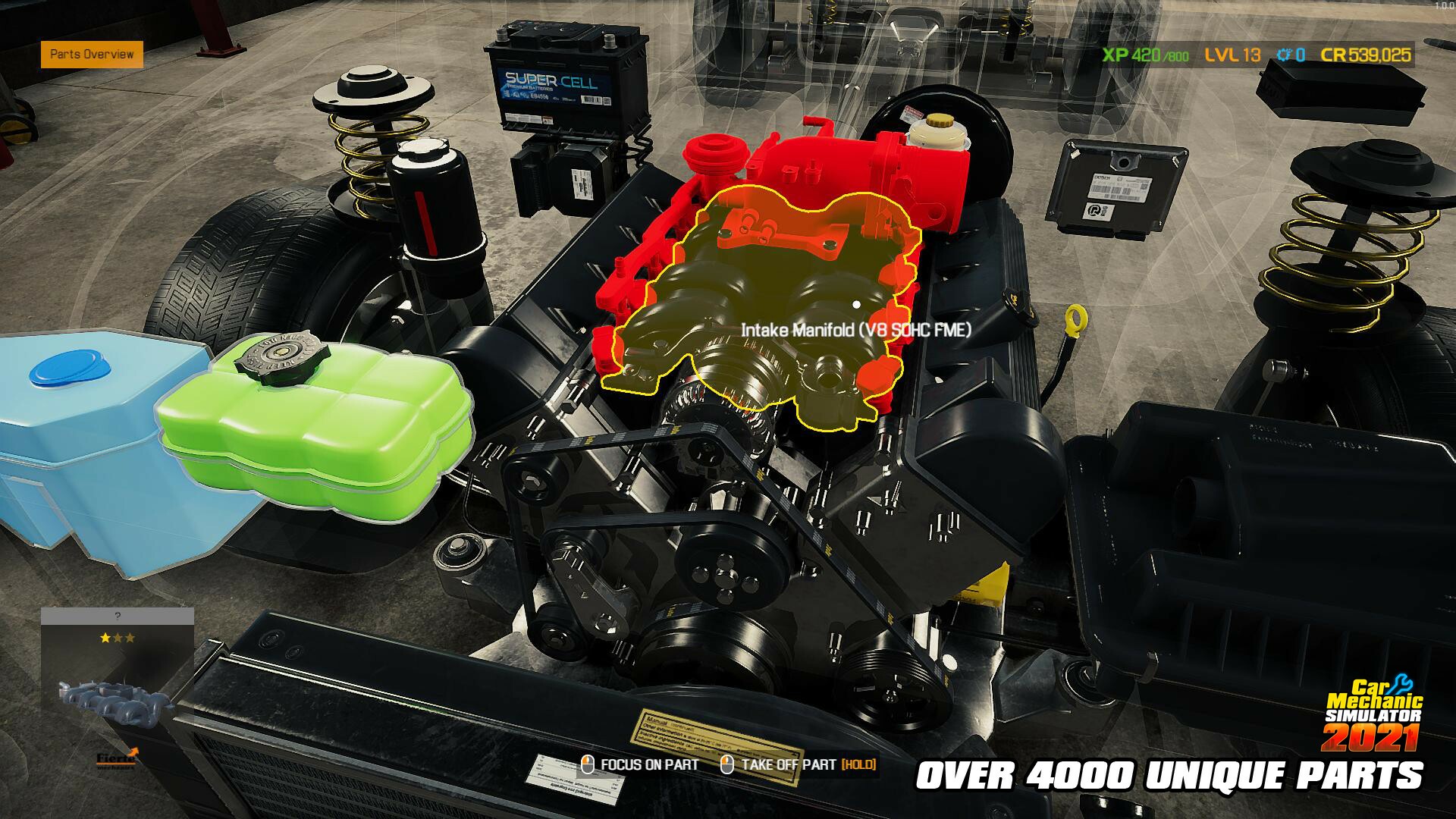1456x819 pixels.
Task: Click the right mouse icon beside TAKE OFF PART
Action: coord(728,765)
